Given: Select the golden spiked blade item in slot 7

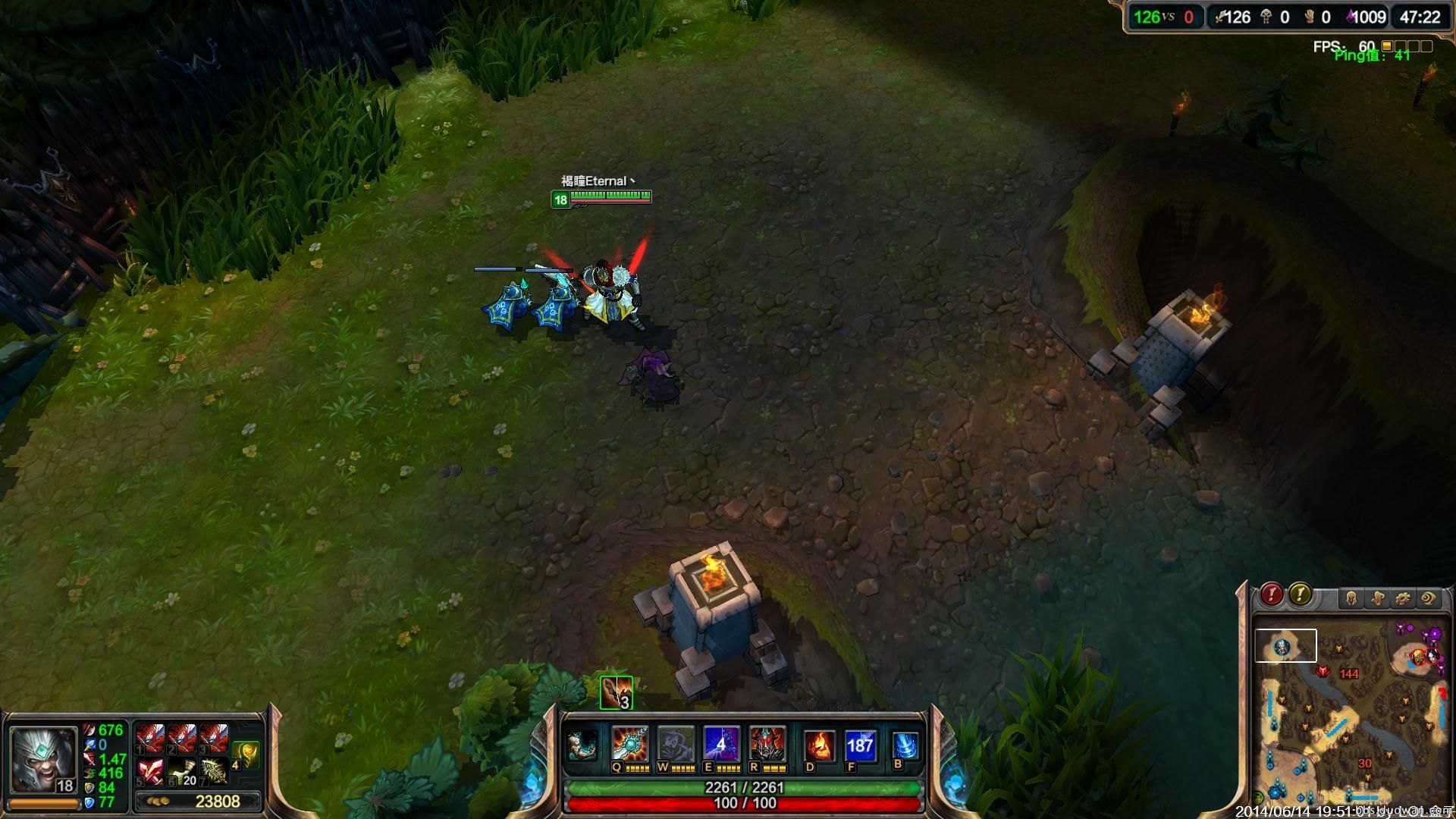Looking at the screenshot, I should (x=214, y=770).
